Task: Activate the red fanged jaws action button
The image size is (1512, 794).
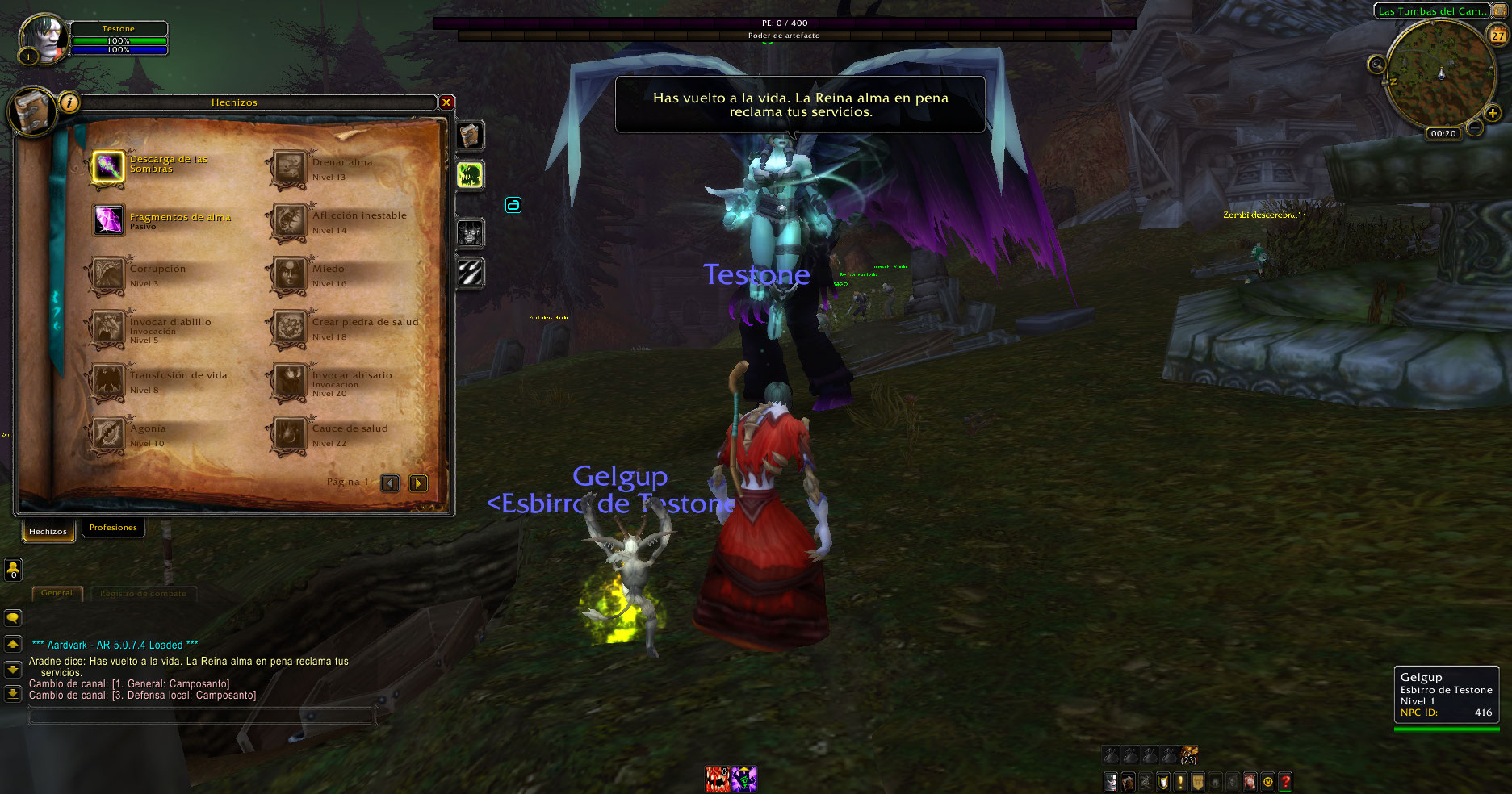Action: click(x=718, y=779)
